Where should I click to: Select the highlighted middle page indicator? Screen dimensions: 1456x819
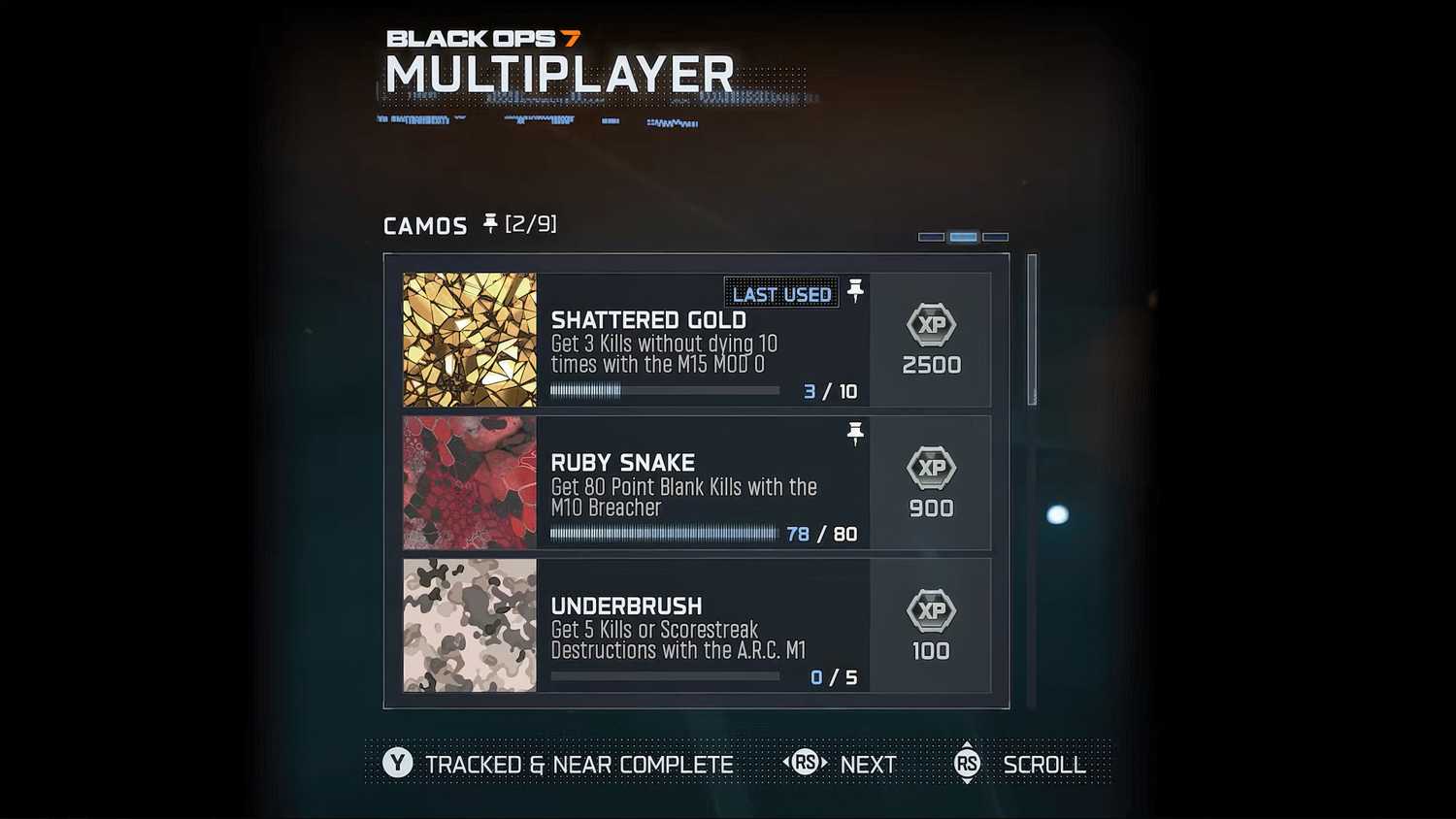[x=963, y=236]
